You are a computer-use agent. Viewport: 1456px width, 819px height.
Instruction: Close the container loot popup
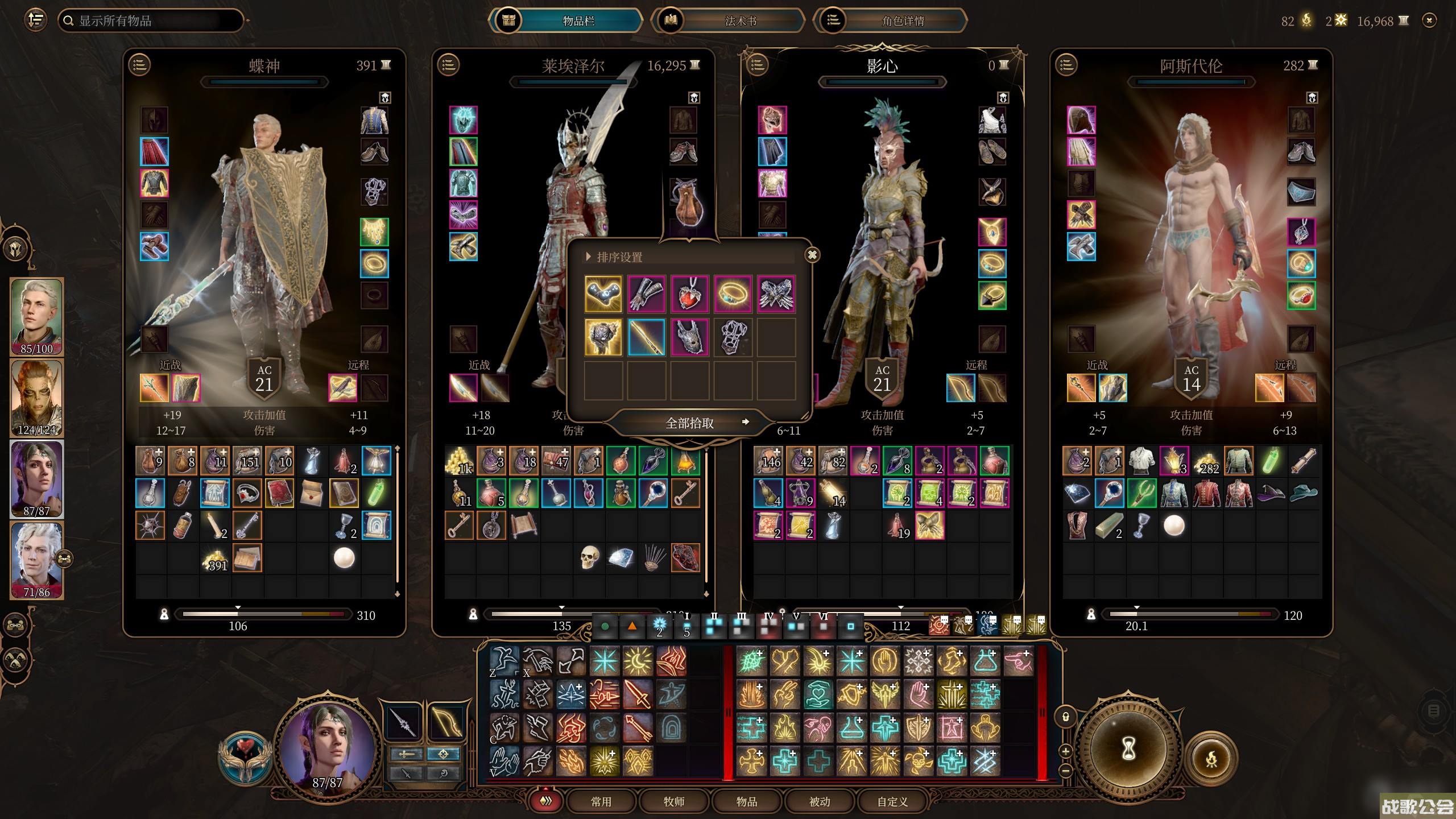pyautogui.click(x=812, y=255)
